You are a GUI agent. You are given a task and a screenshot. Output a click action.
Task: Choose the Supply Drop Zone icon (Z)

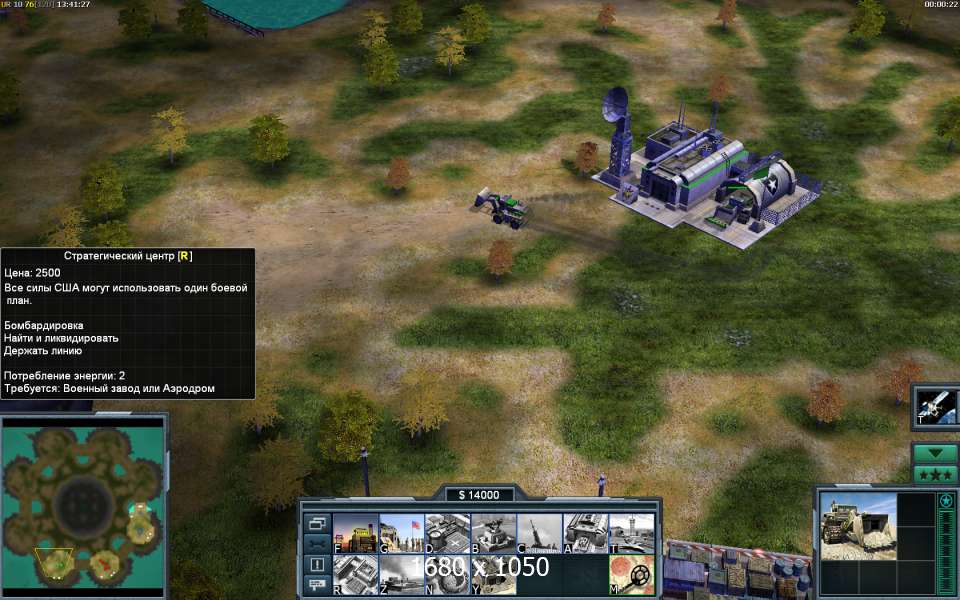(401, 575)
